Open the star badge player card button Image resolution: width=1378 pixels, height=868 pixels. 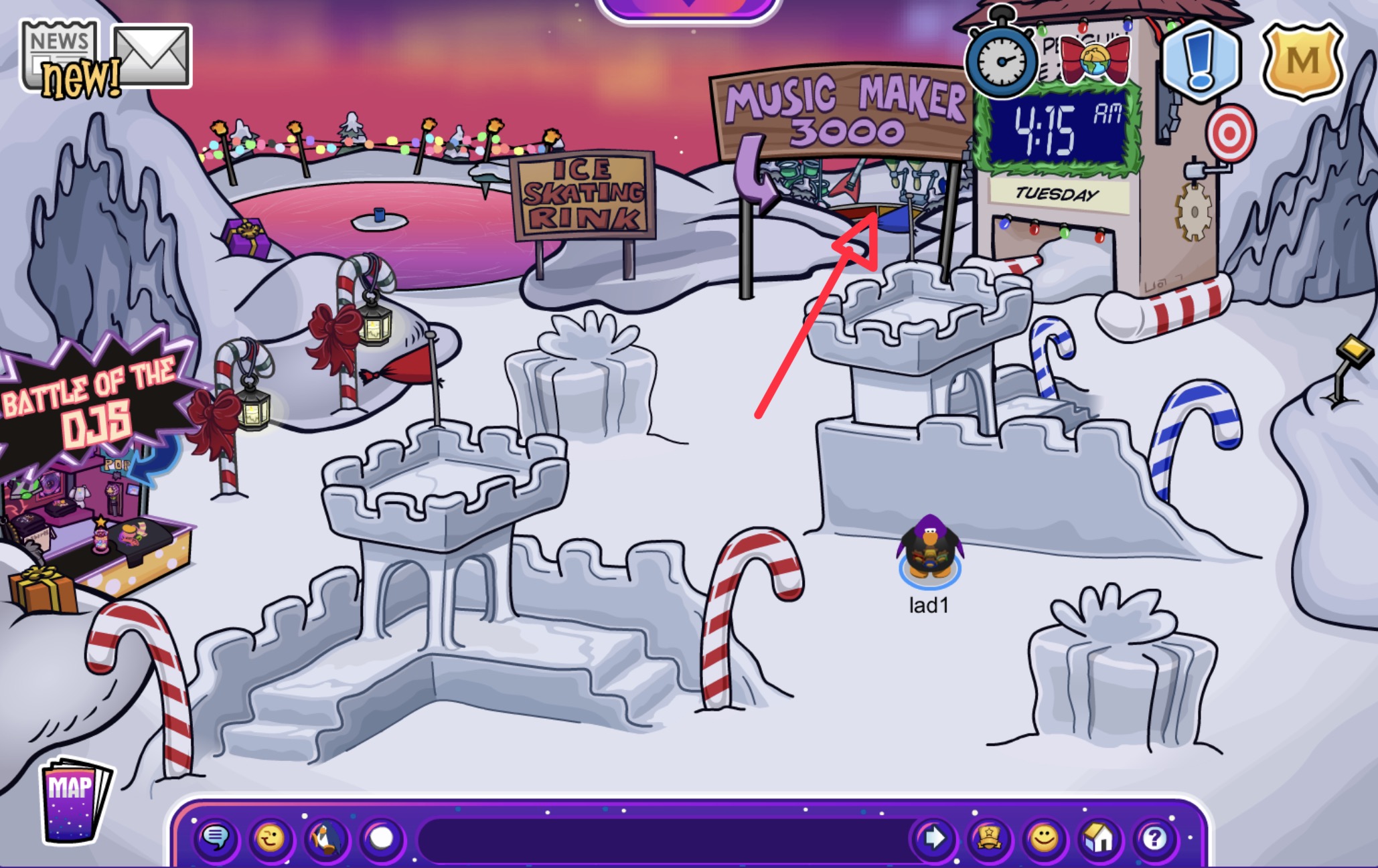[x=989, y=837]
